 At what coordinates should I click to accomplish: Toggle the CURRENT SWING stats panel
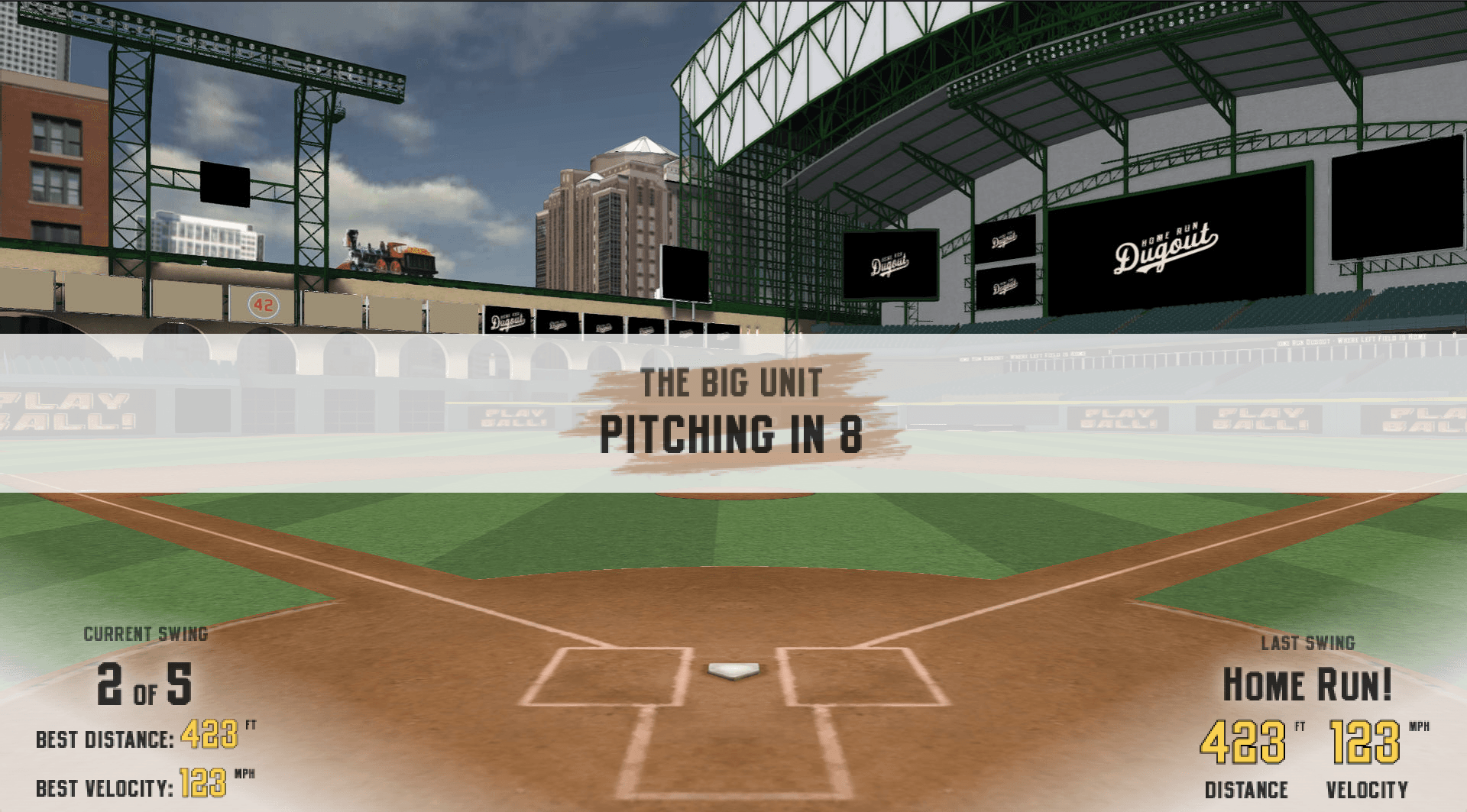(x=145, y=632)
